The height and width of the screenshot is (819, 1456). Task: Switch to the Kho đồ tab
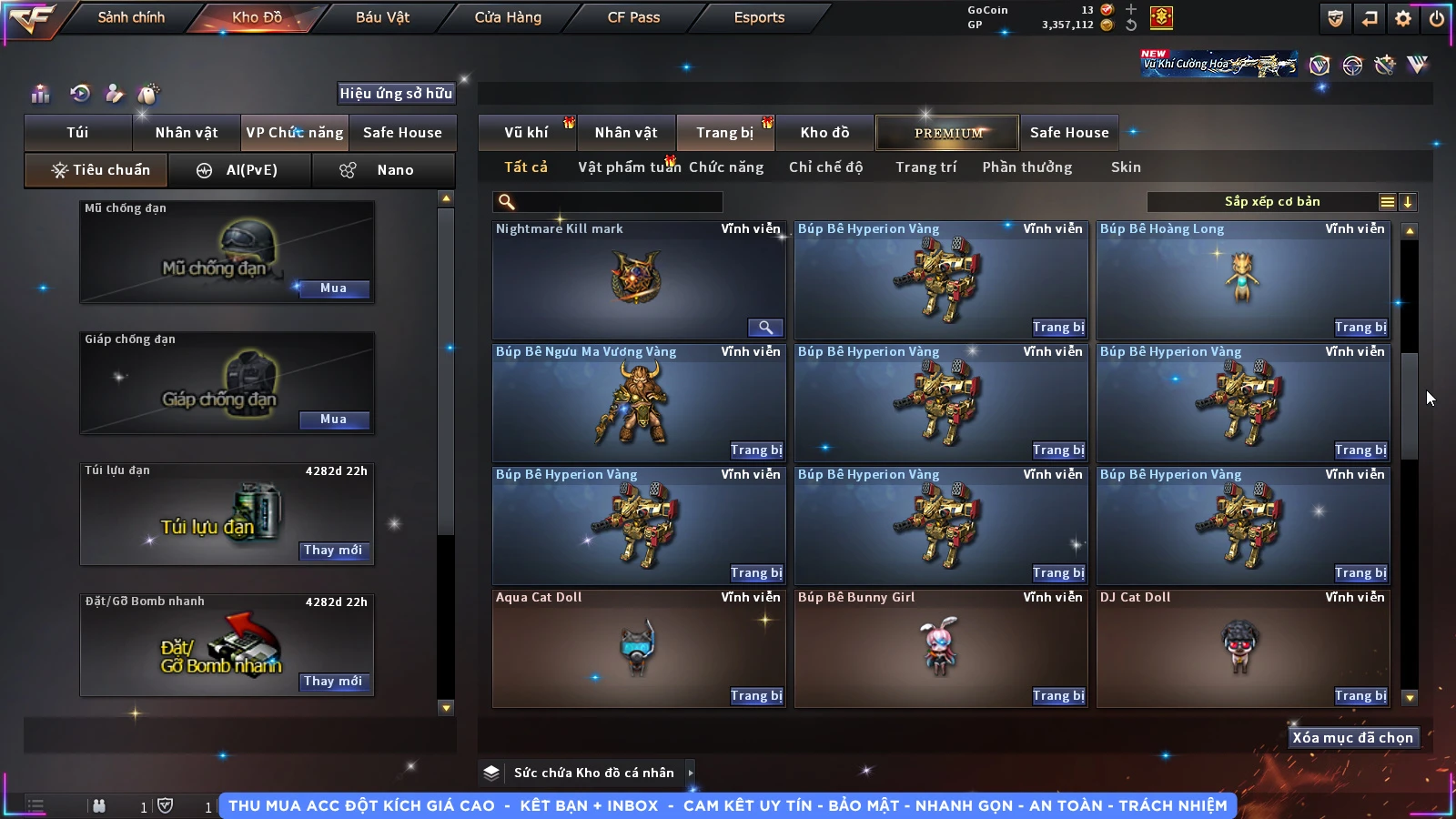click(824, 133)
